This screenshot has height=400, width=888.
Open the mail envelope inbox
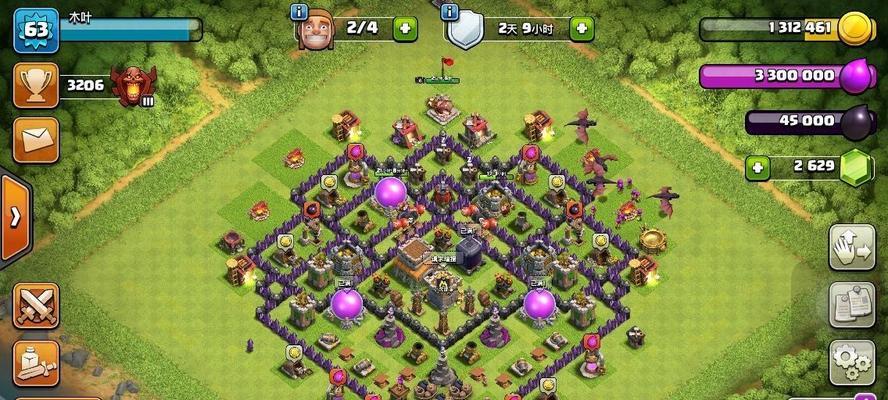coord(35,140)
